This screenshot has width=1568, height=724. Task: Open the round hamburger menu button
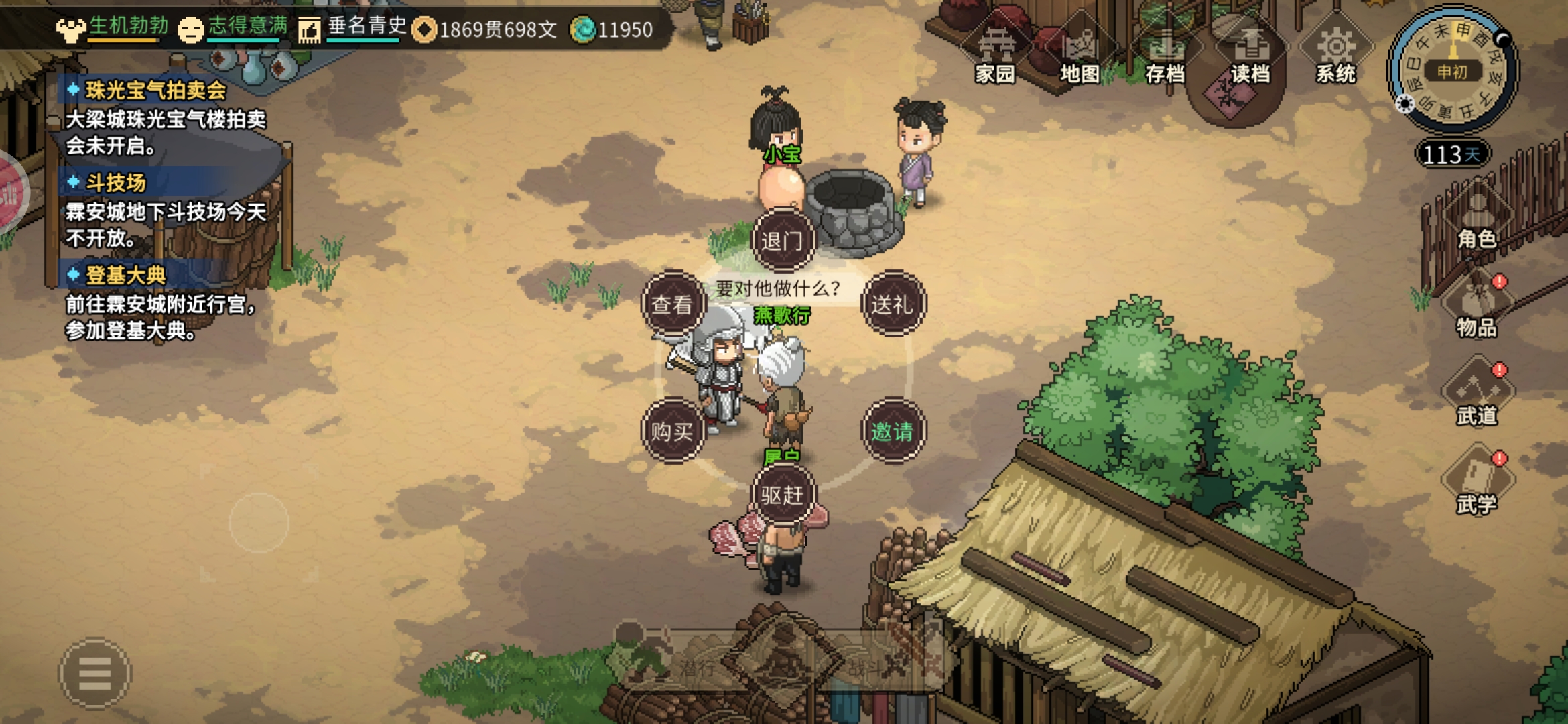pos(95,673)
